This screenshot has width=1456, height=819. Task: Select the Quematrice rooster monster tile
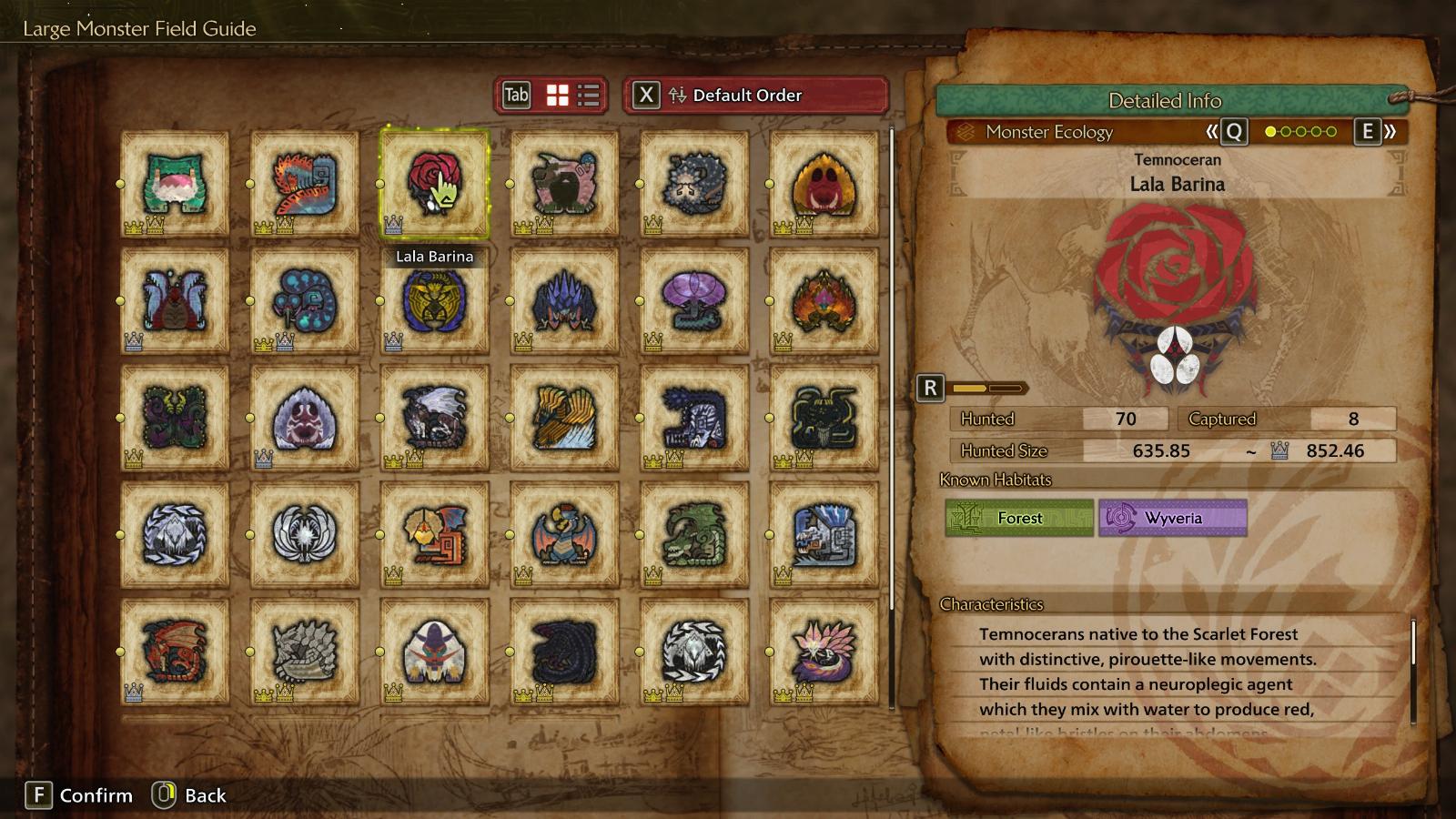tap(305, 183)
